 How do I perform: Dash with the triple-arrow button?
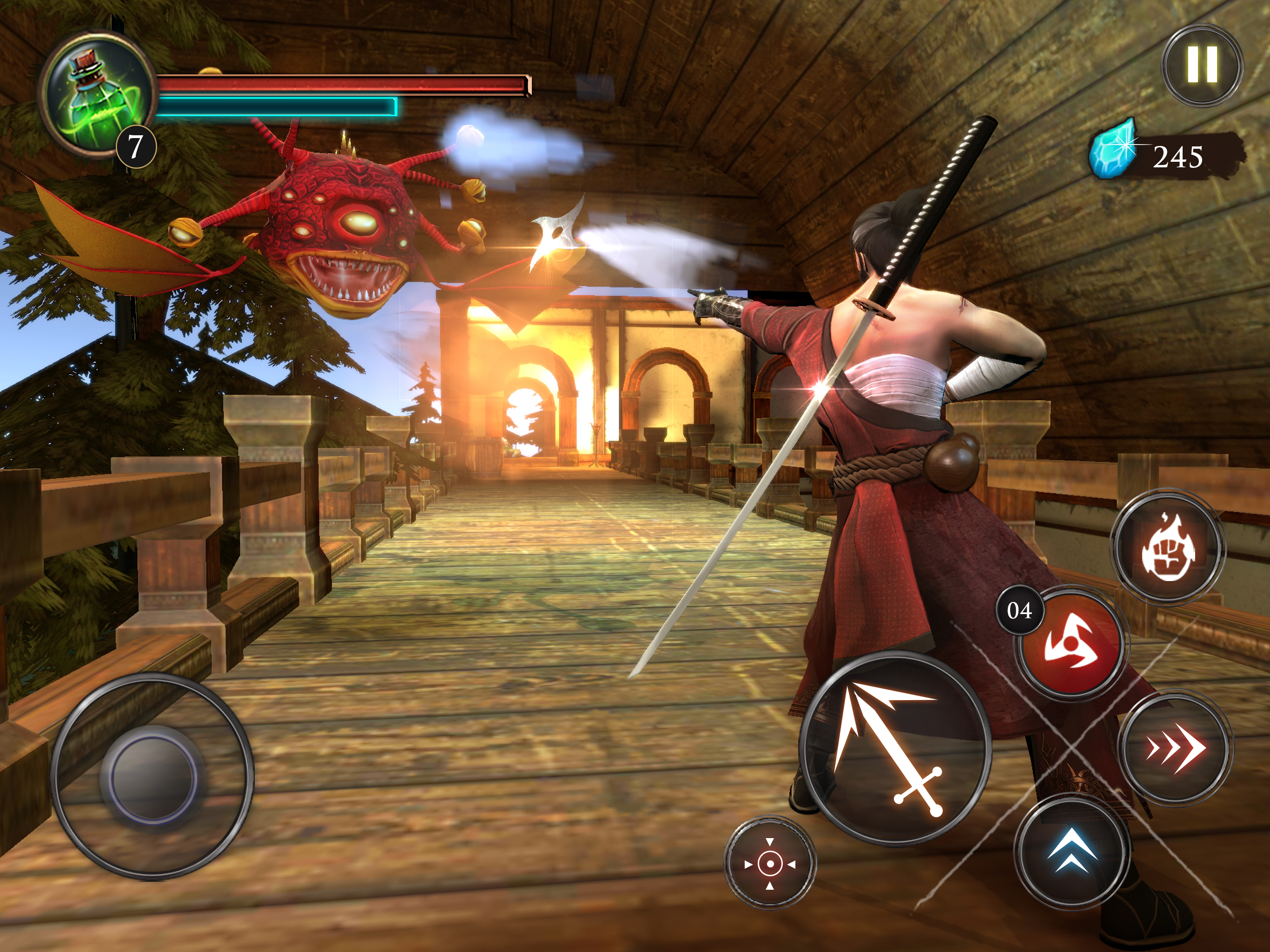(1175, 748)
